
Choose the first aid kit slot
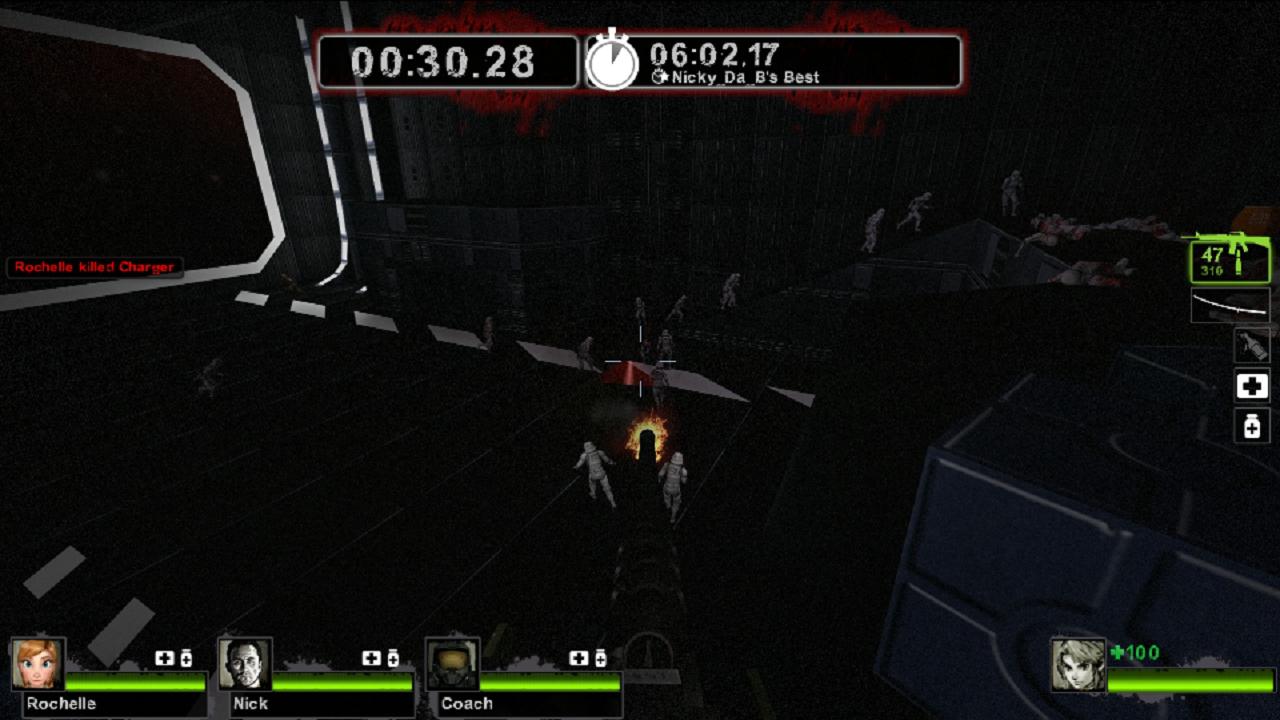point(1252,386)
